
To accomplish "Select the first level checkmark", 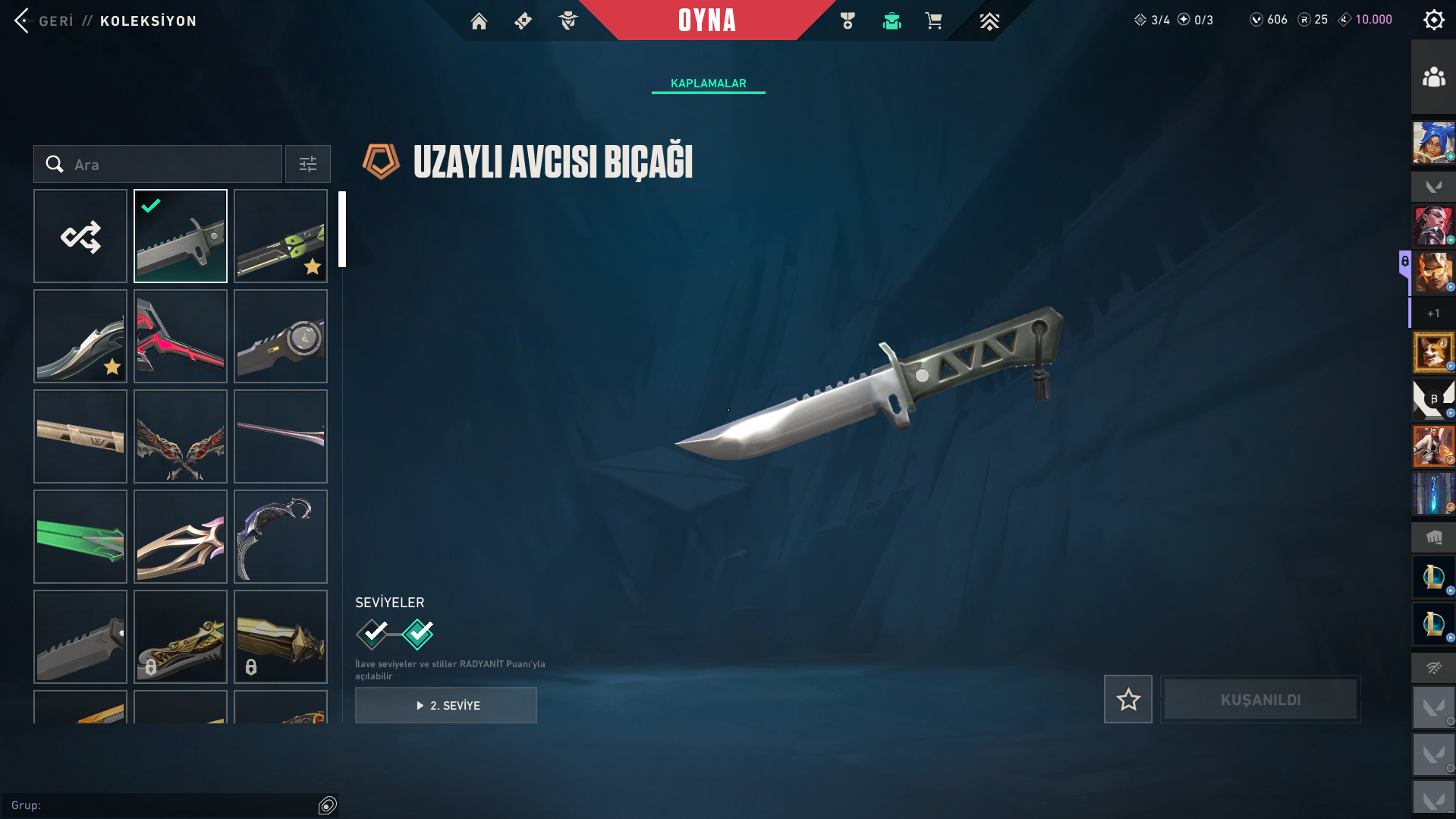I will coord(373,634).
